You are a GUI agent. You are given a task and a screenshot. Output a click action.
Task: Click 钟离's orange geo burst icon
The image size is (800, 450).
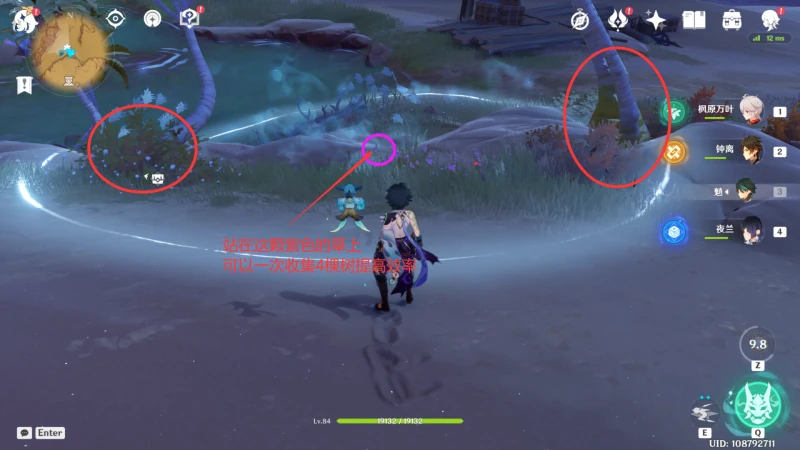674,152
